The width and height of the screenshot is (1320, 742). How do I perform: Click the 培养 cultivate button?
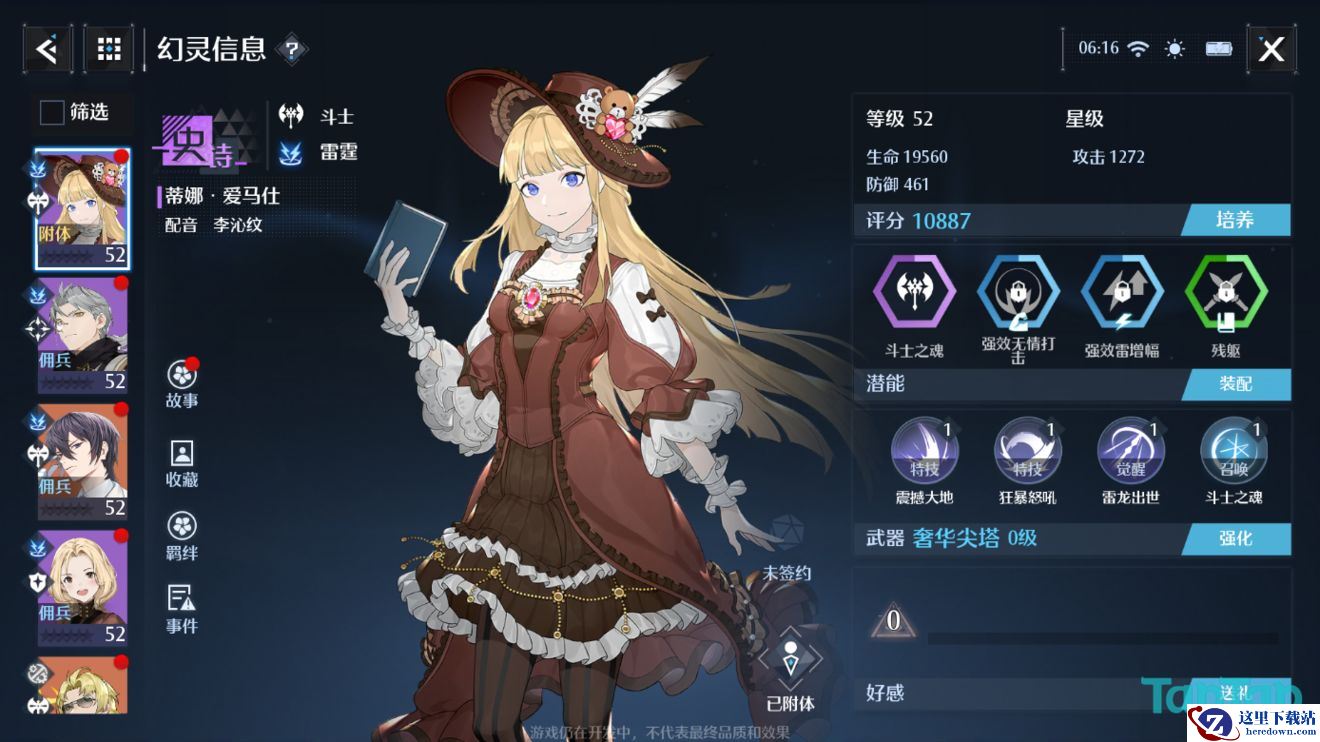(1236, 220)
